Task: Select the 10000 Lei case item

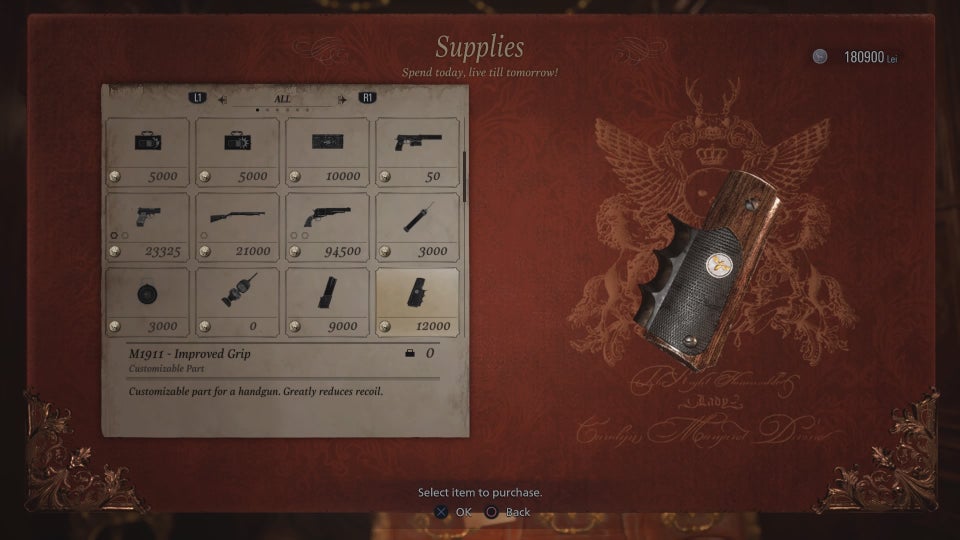Action: click(327, 152)
